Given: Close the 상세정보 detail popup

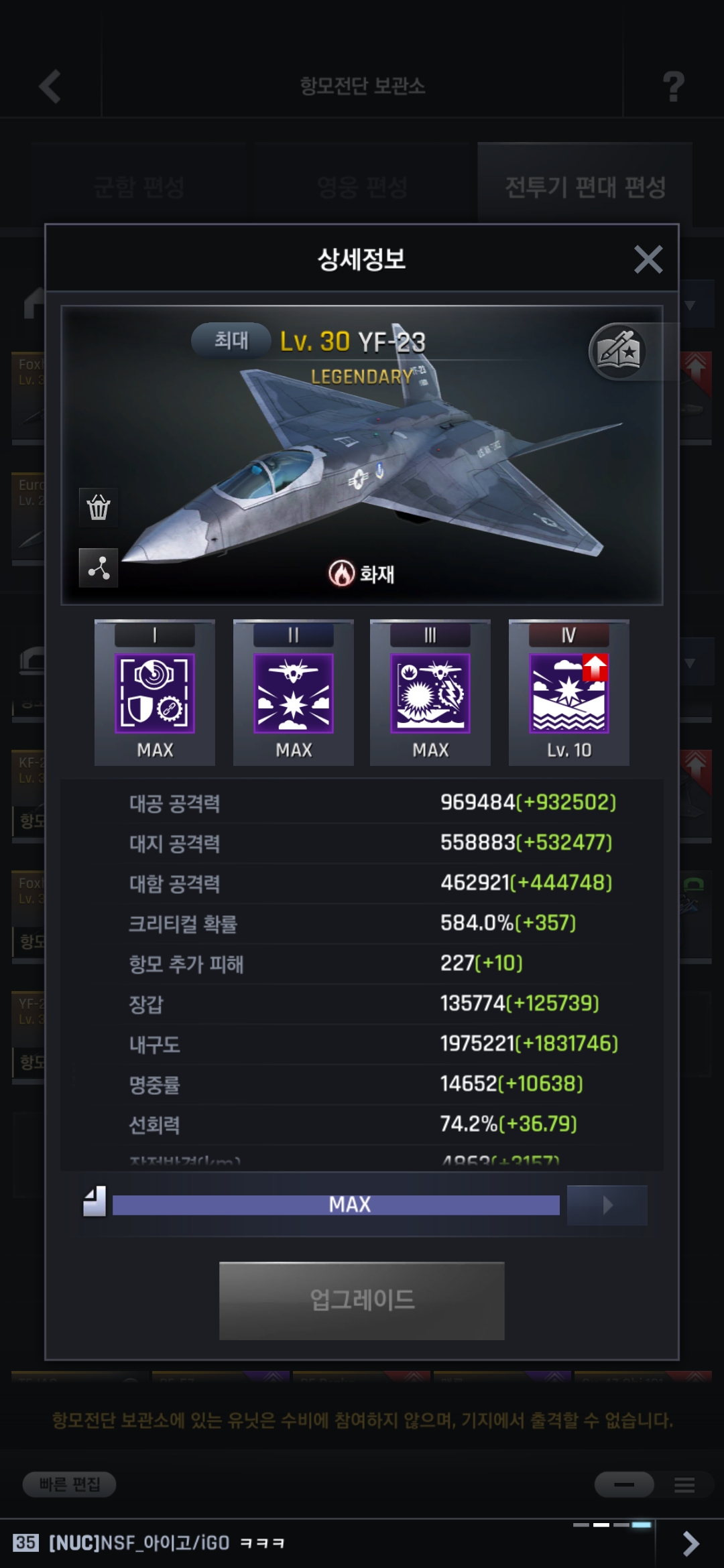Looking at the screenshot, I should pyautogui.click(x=648, y=259).
